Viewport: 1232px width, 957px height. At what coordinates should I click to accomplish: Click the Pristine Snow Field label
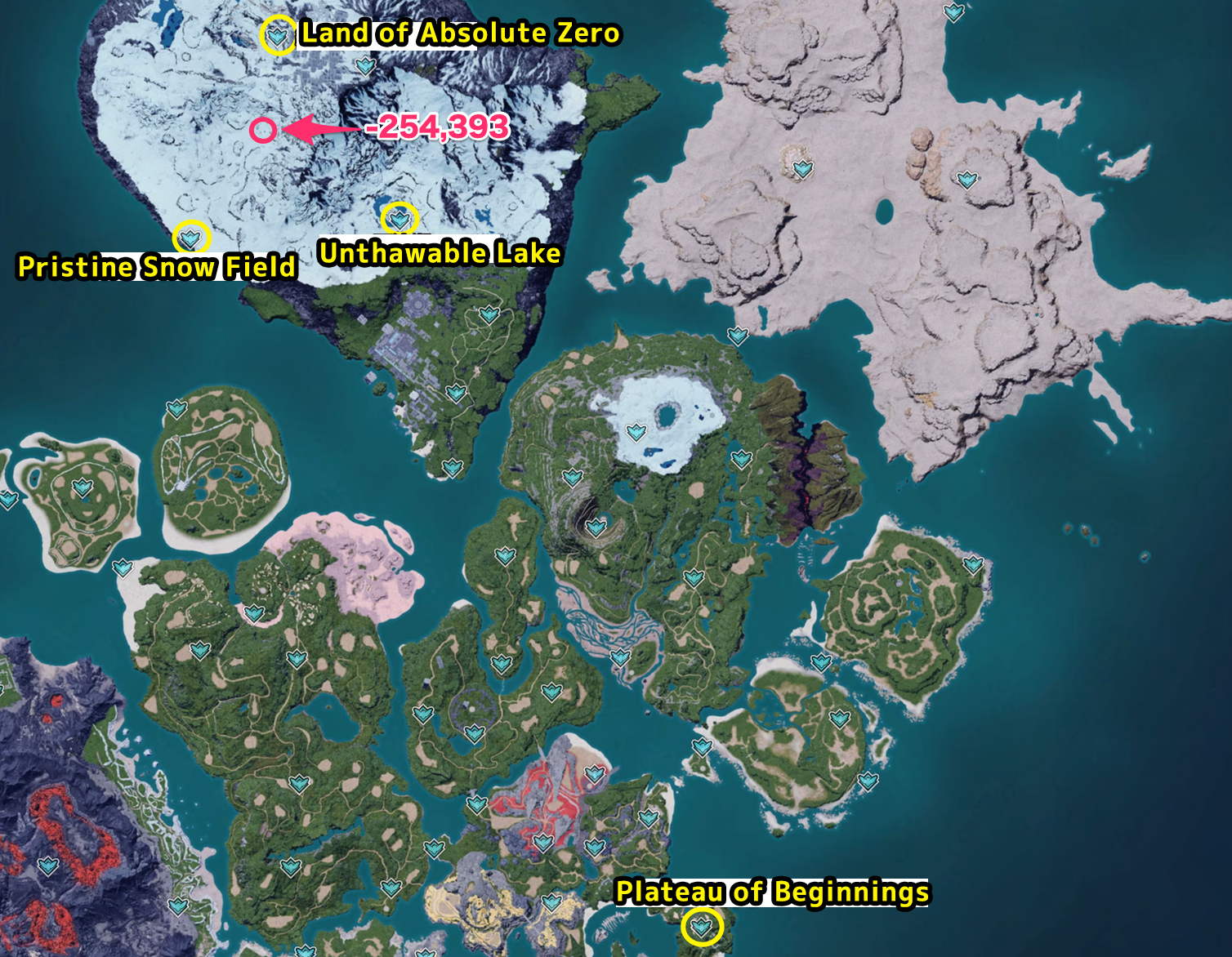click(x=156, y=266)
